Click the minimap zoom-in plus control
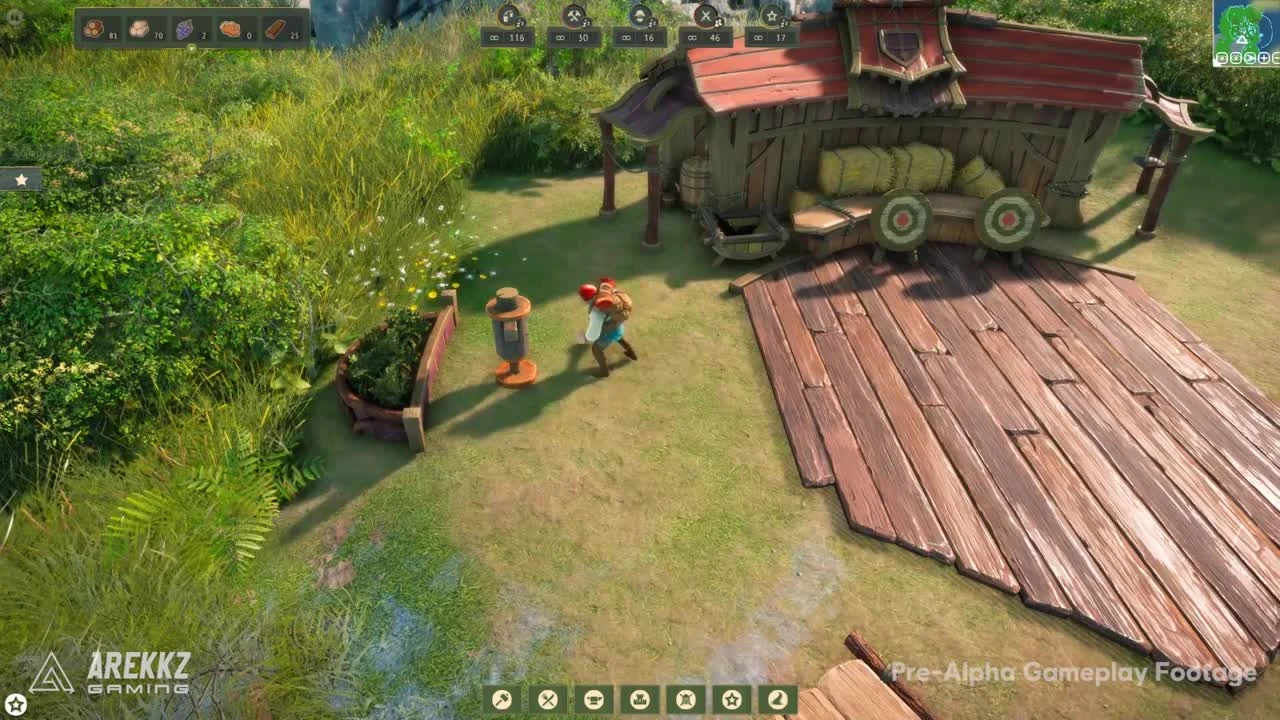The width and height of the screenshot is (1280, 720). click(1264, 58)
